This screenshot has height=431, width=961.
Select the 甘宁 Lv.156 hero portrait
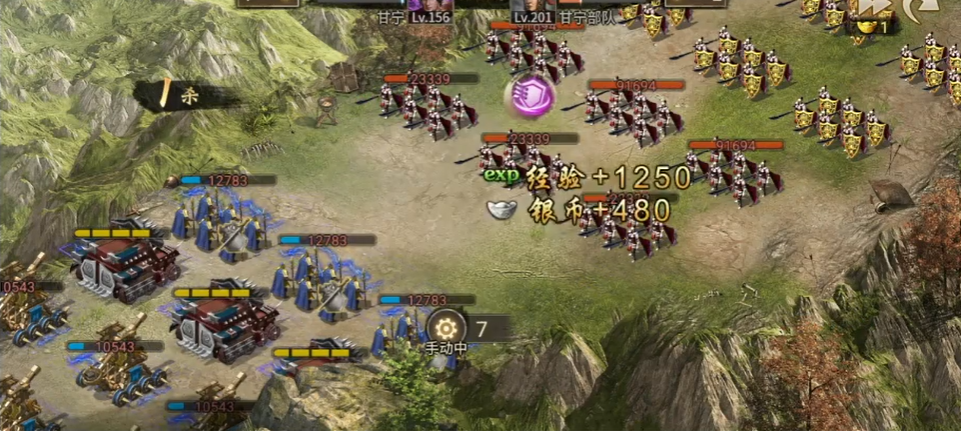coord(430,6)
